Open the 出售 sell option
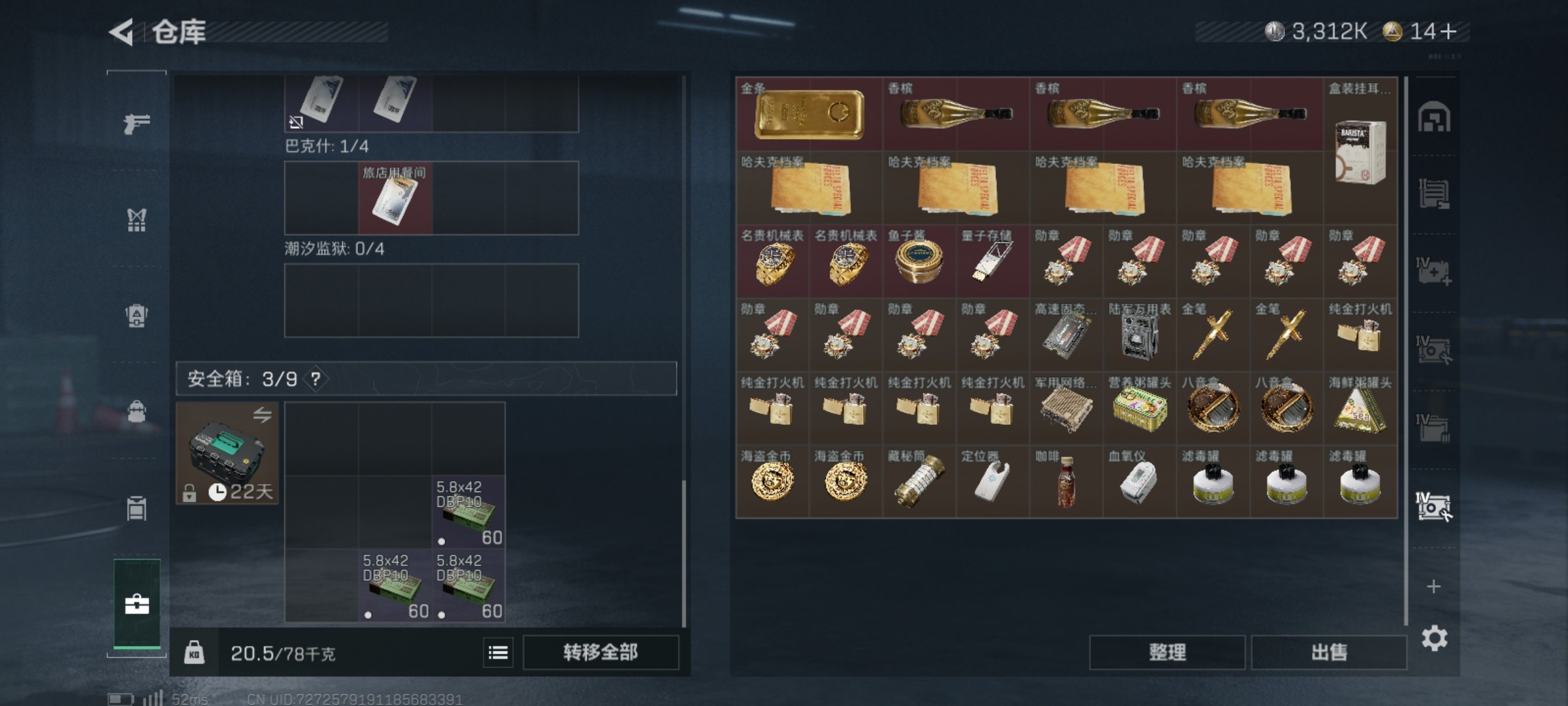 (1329, 652)
